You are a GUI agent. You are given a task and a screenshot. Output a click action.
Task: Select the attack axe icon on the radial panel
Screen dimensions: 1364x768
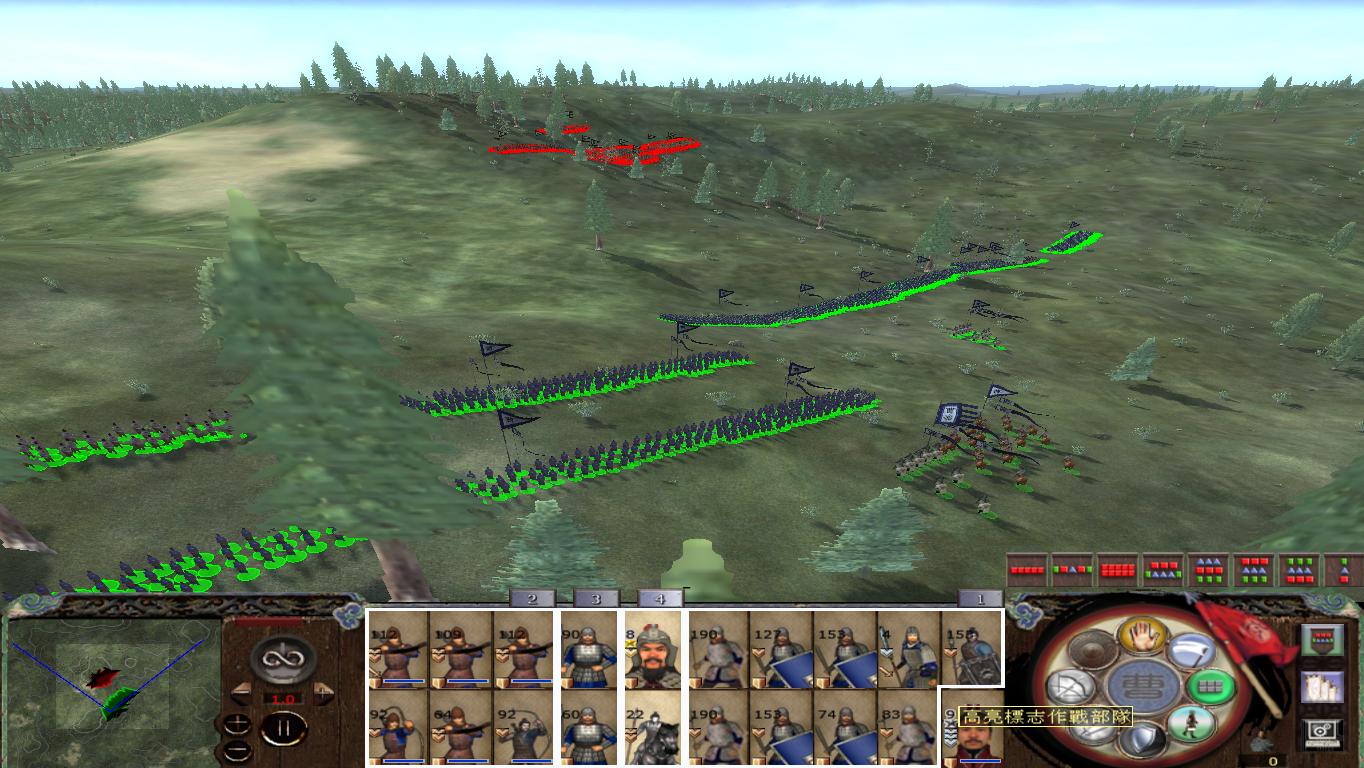click(1191, 652)
